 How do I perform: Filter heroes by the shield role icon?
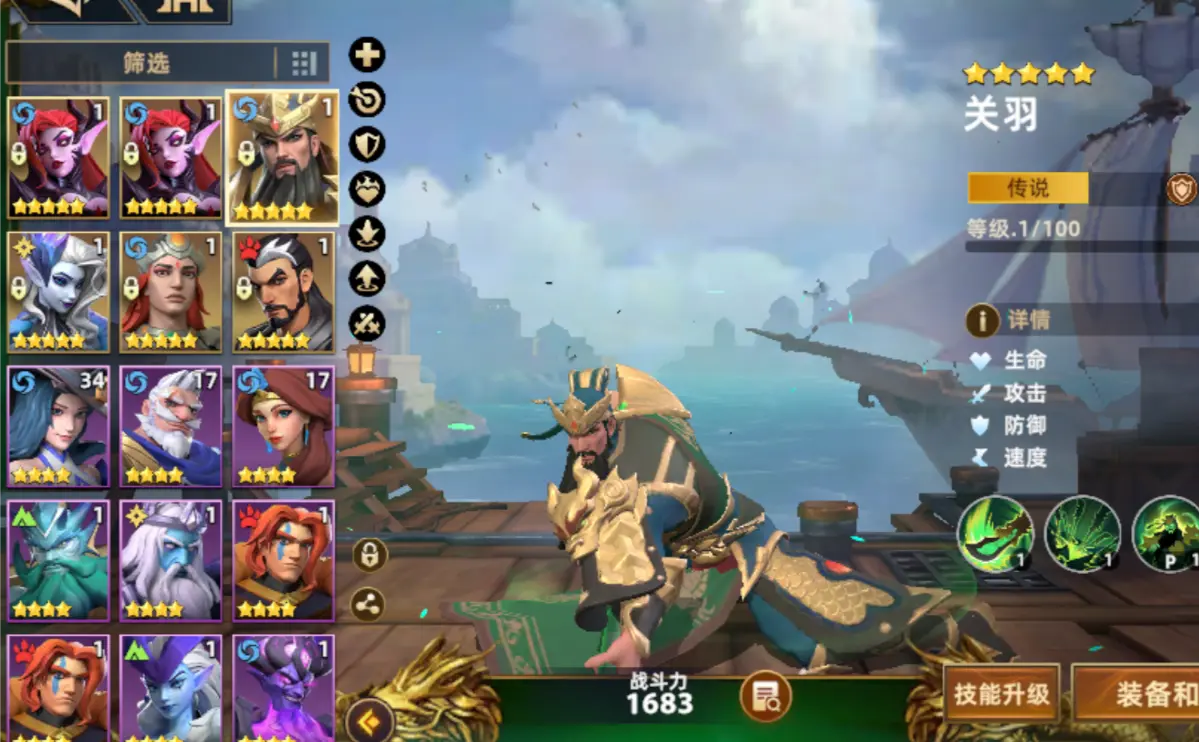[x=367, y=144]
